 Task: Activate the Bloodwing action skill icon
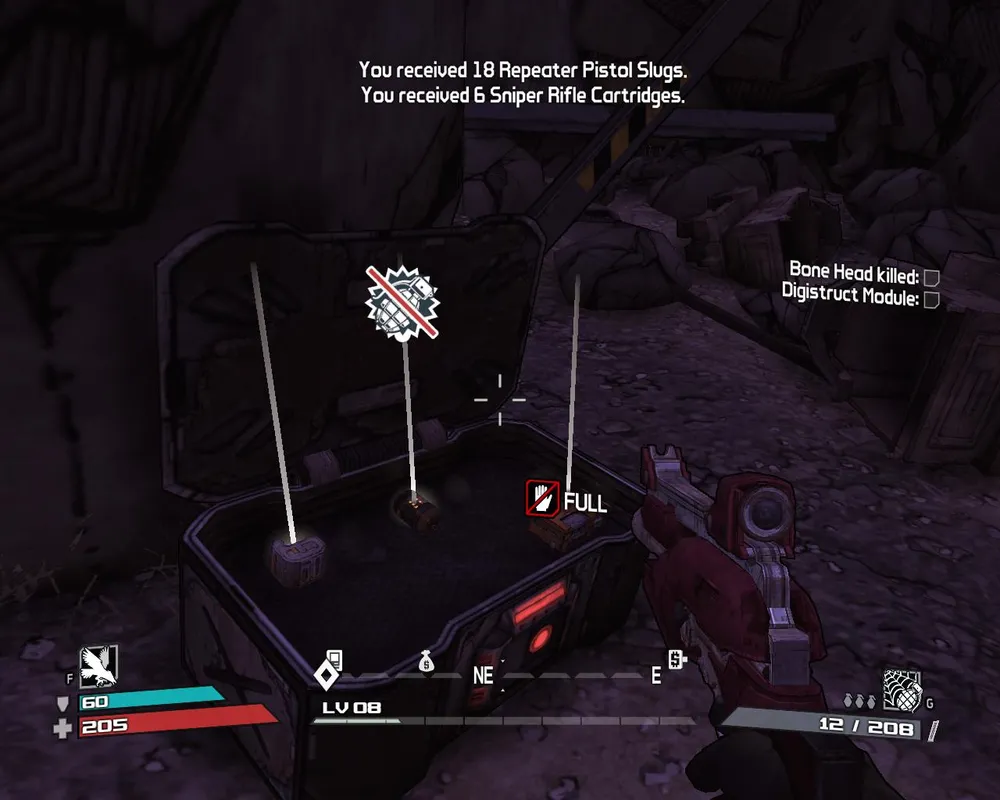coord(99,663)
